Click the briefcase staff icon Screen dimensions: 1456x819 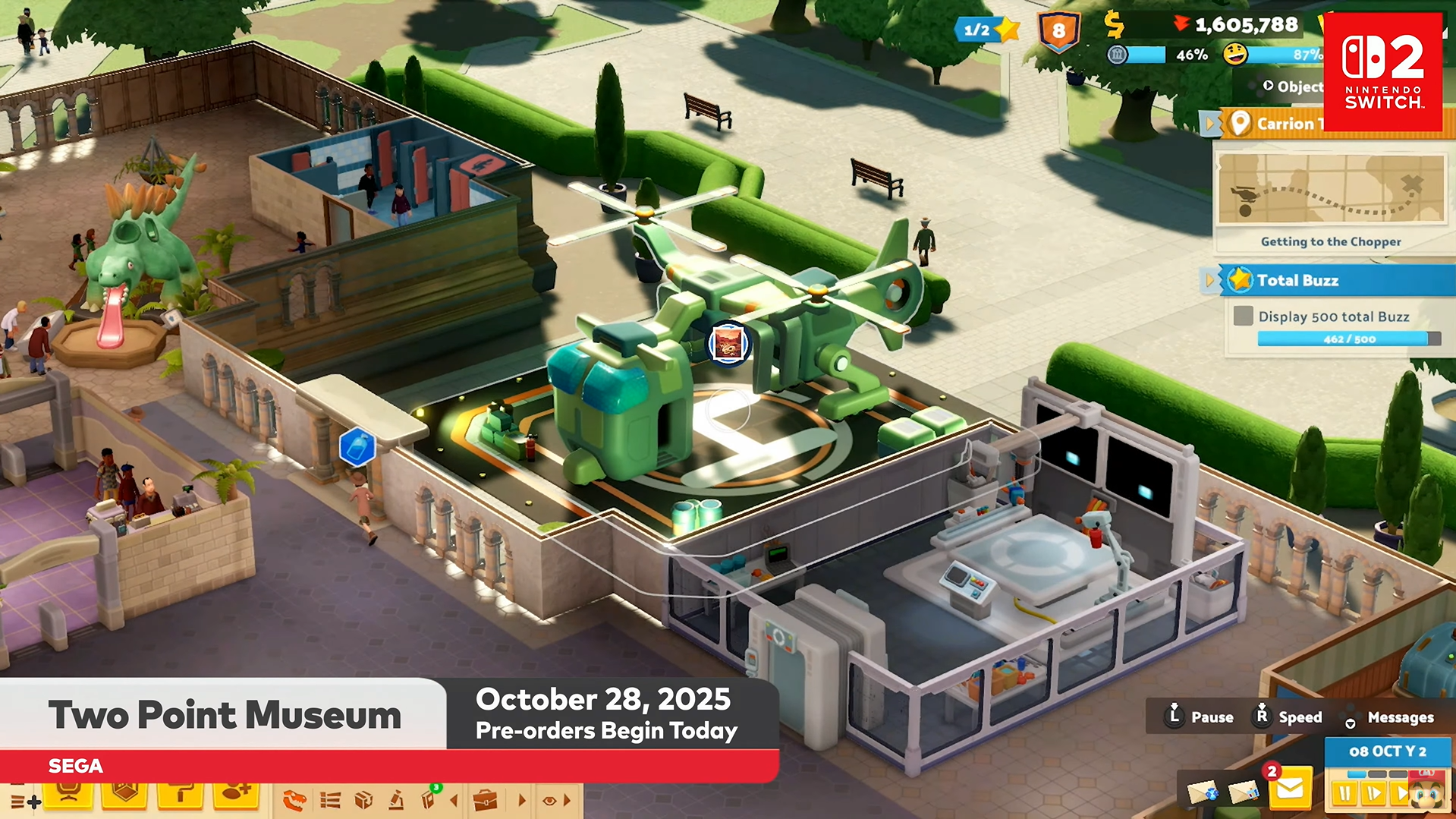(485, 801)
